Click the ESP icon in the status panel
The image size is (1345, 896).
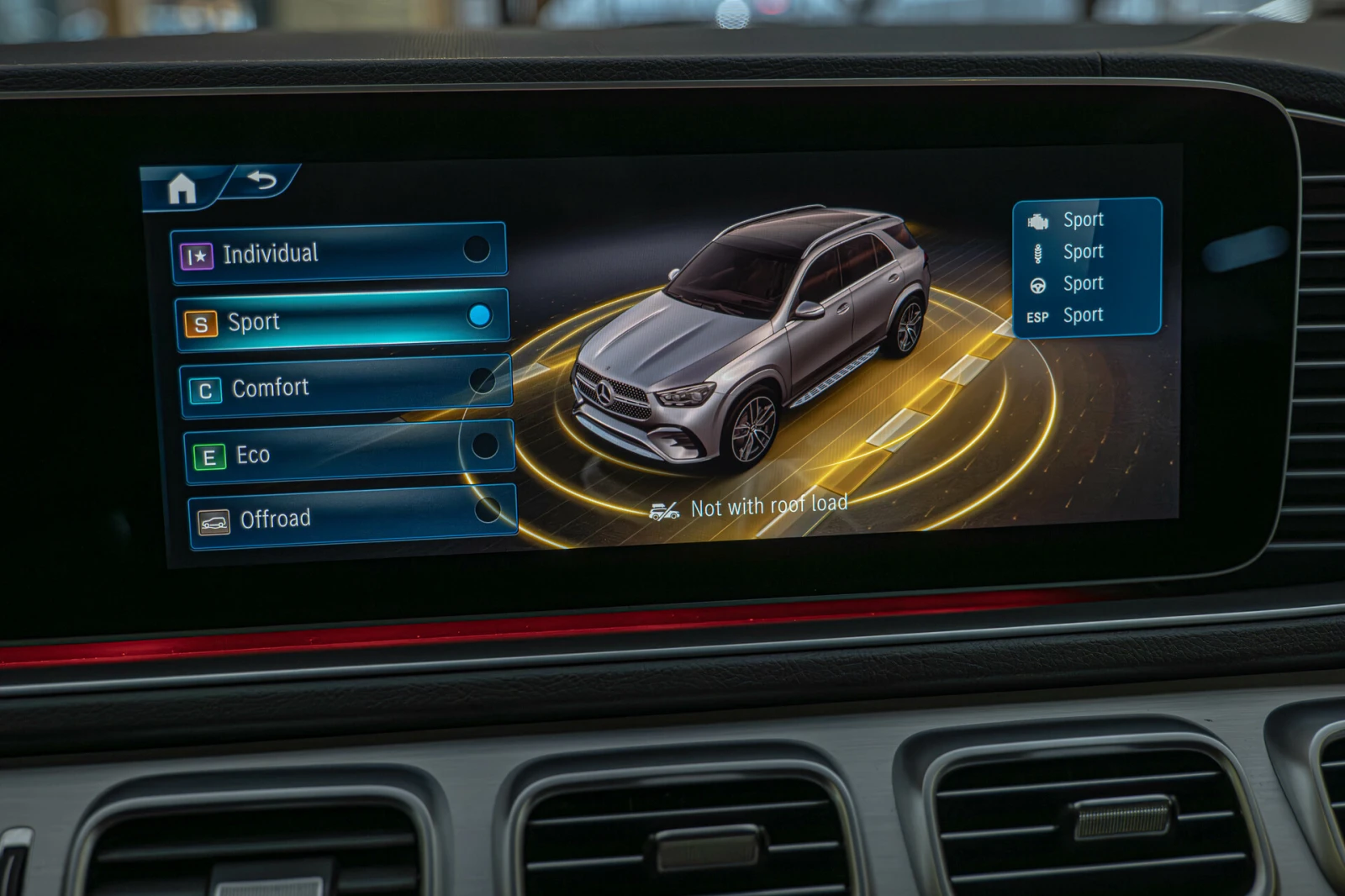pyautogui.click(x=1039, y=315)
